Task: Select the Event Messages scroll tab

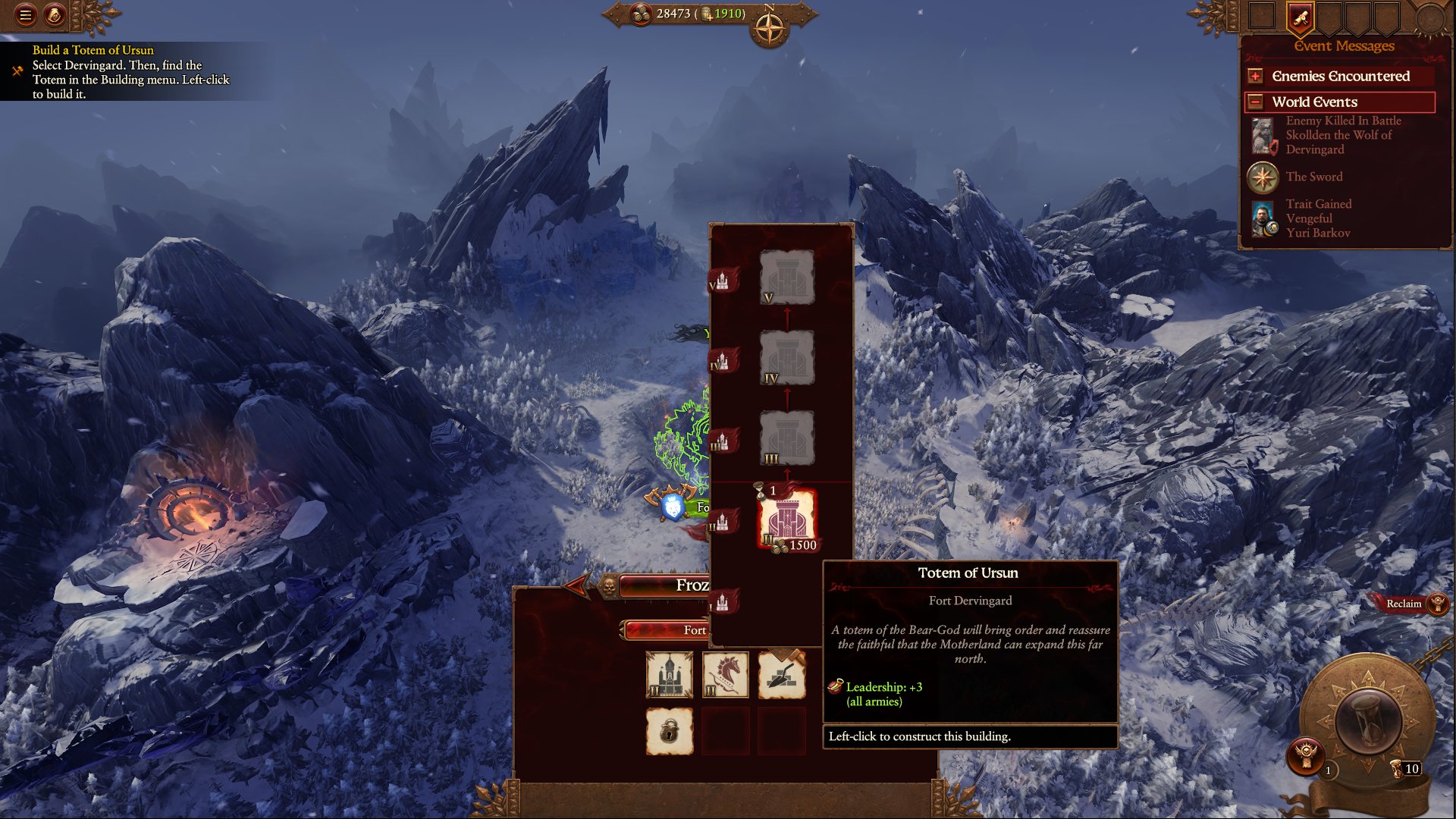Action: click(1300, 18)
